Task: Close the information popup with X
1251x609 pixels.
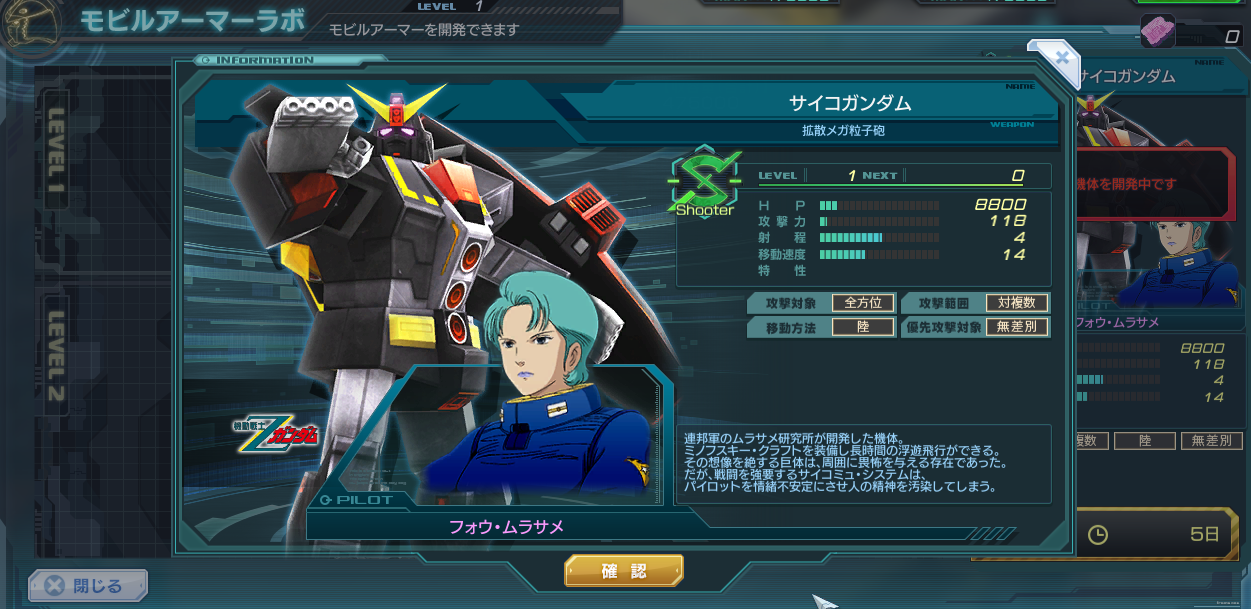Action: (1063, 57)
